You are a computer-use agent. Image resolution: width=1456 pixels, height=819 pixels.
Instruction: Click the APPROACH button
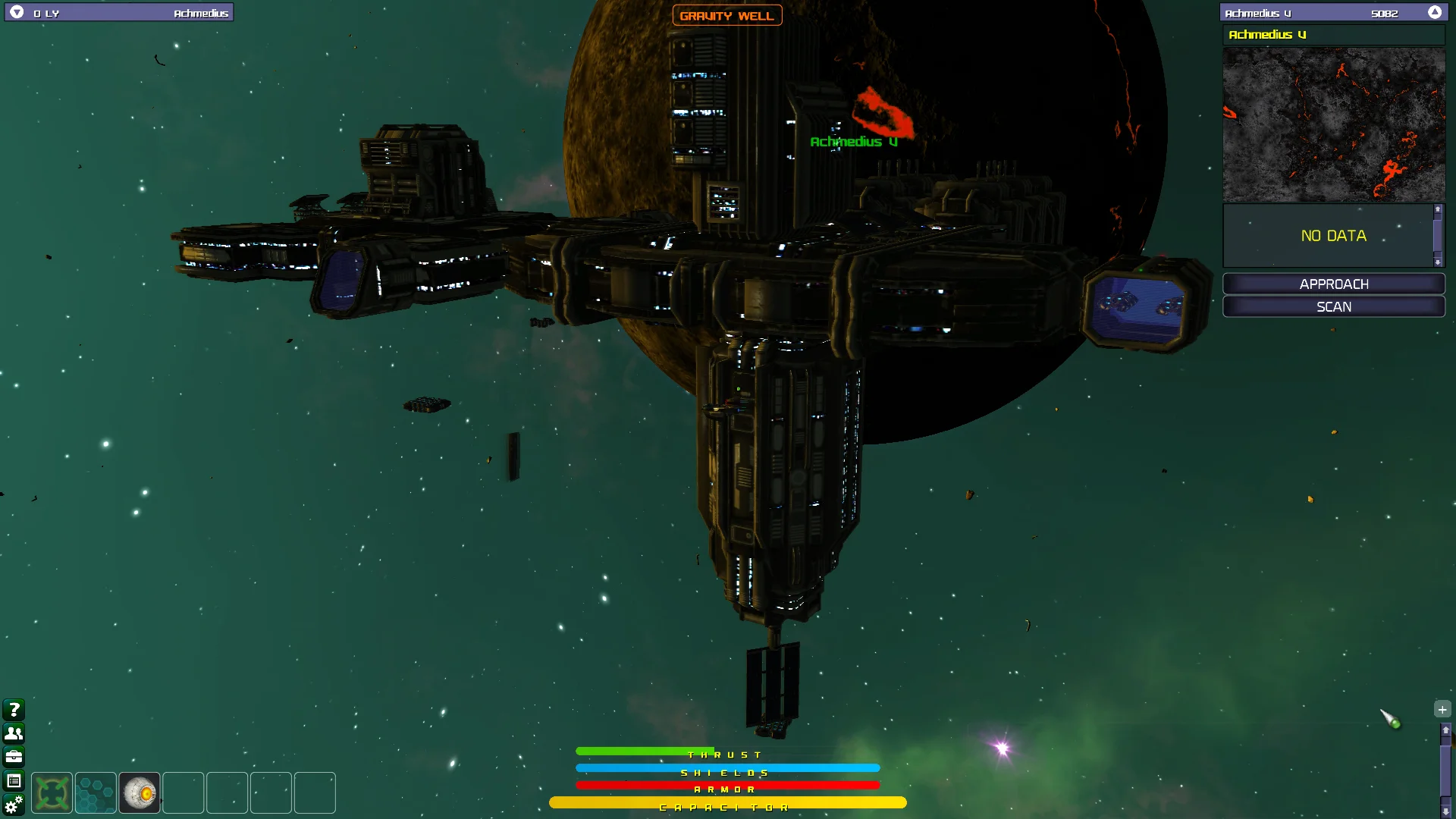(1333, 284)
